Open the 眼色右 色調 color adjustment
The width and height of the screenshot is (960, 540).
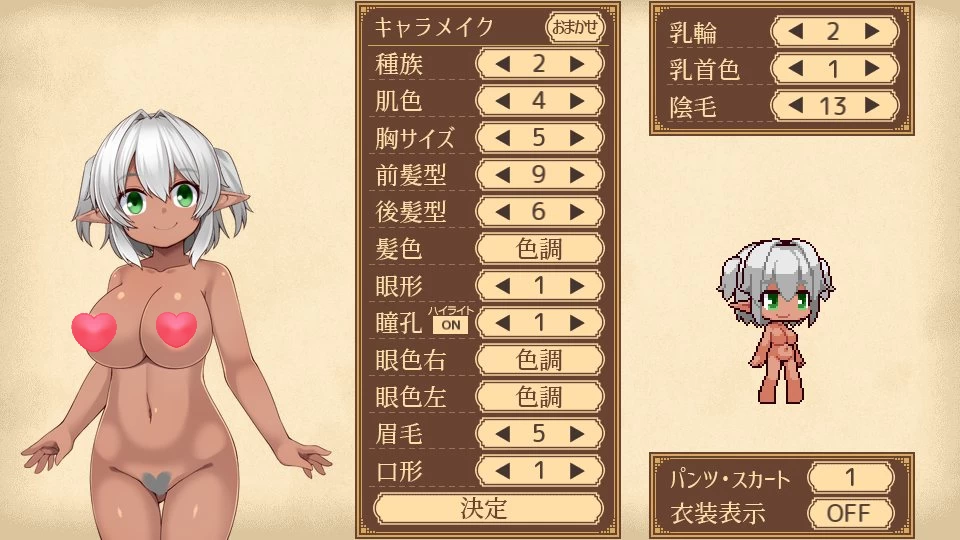(540, 360)
